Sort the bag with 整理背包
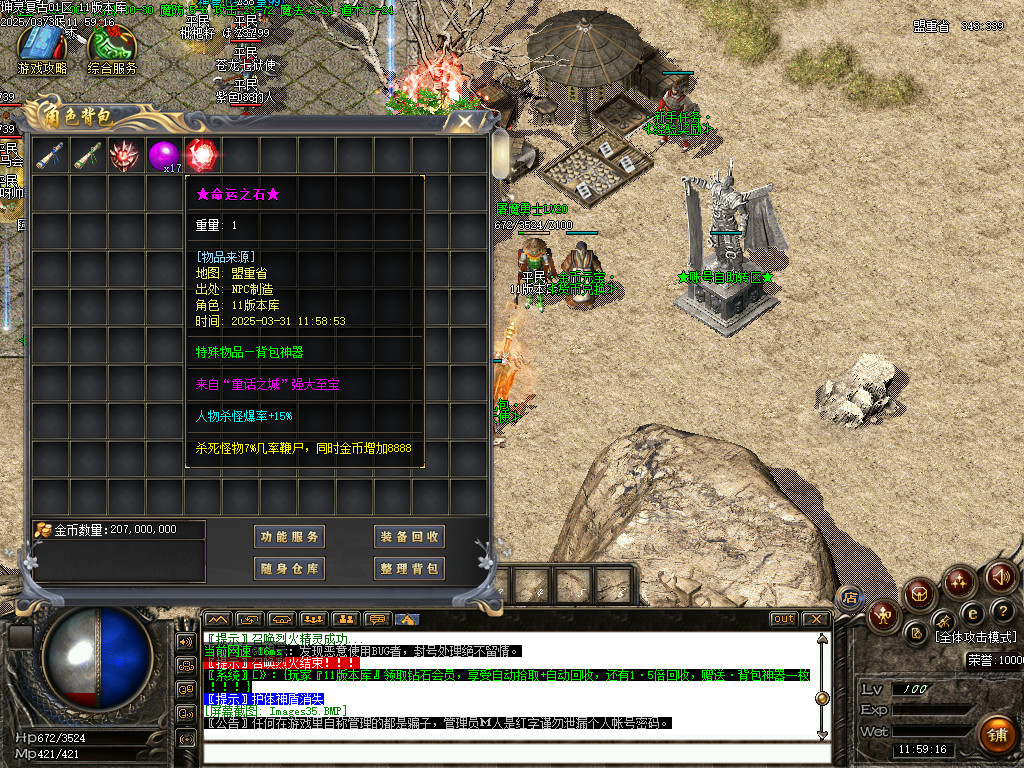The image size is (1024, 768). click(409, 569)
